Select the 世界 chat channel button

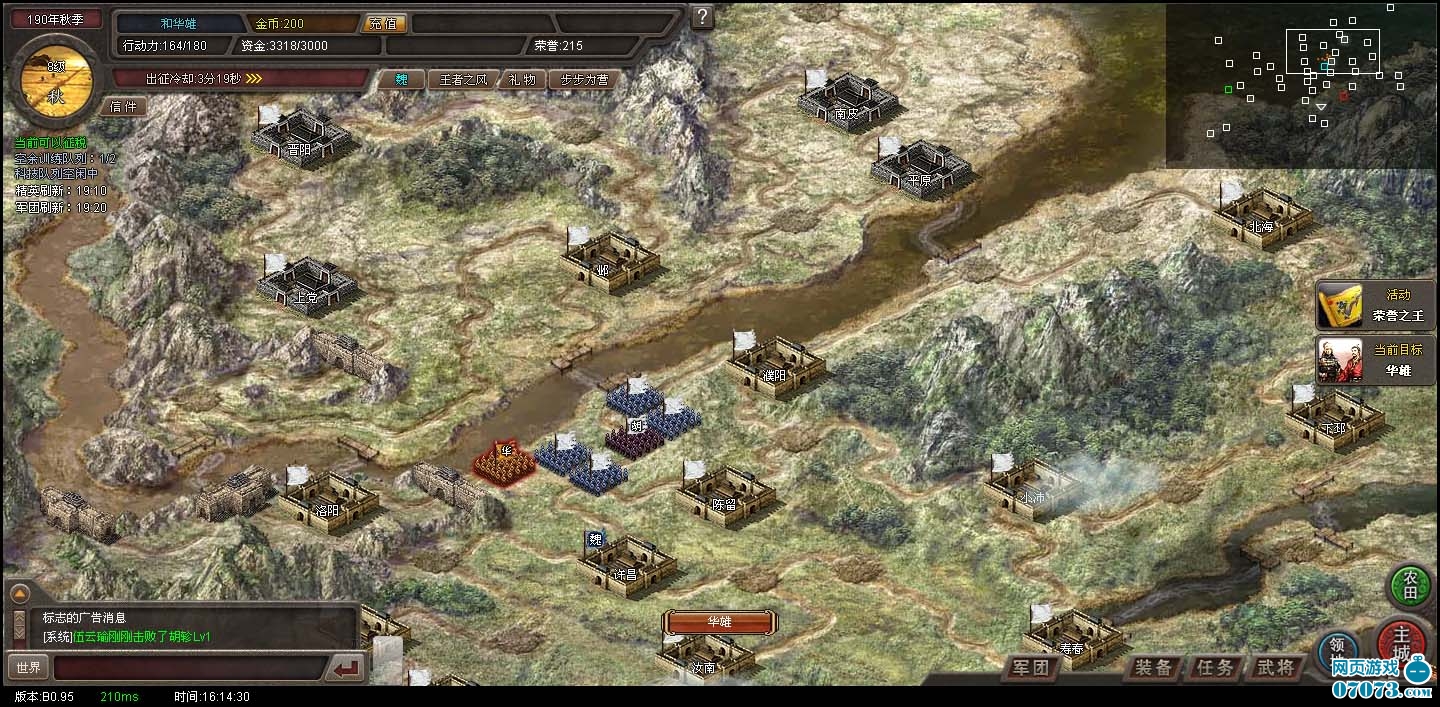(27, 667)
